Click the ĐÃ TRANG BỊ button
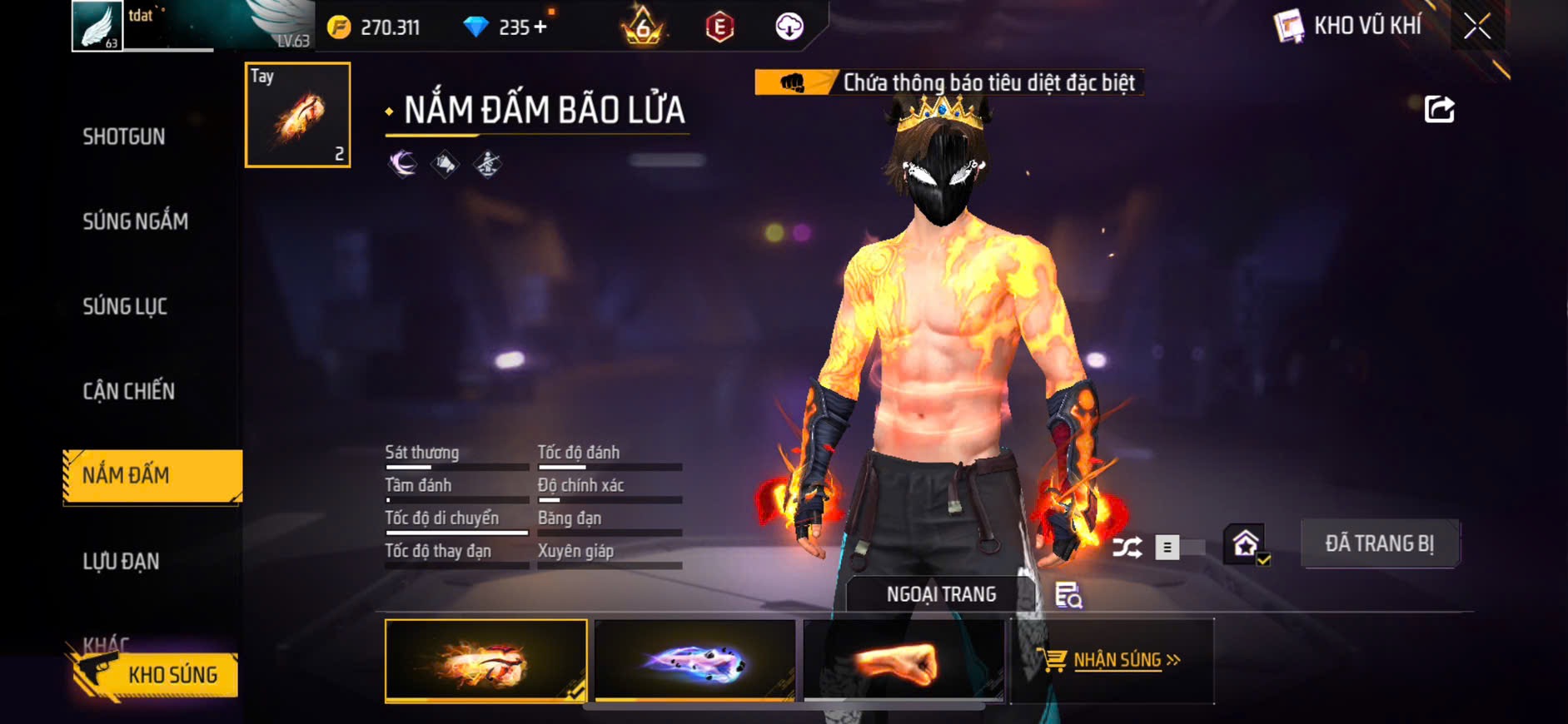This screenshot has width=1568, height=724. 1379,544
